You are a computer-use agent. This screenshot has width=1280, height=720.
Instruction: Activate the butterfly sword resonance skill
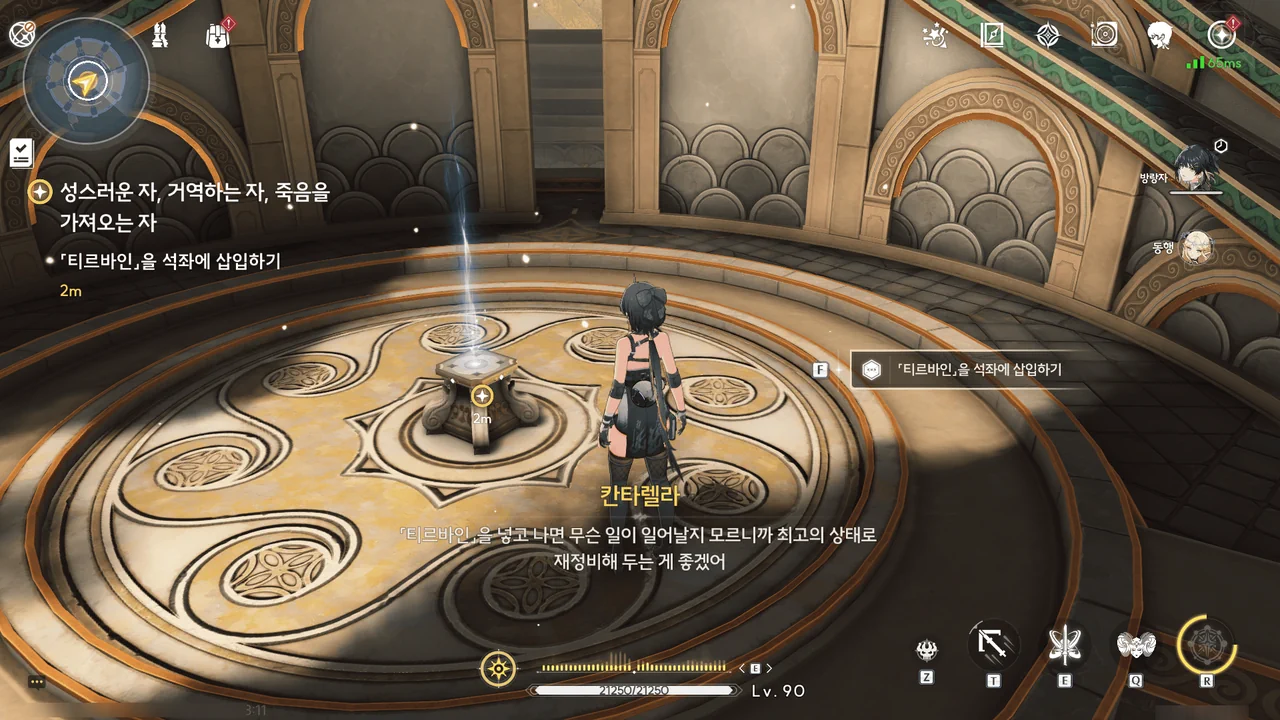click(x=1064, y=644)
